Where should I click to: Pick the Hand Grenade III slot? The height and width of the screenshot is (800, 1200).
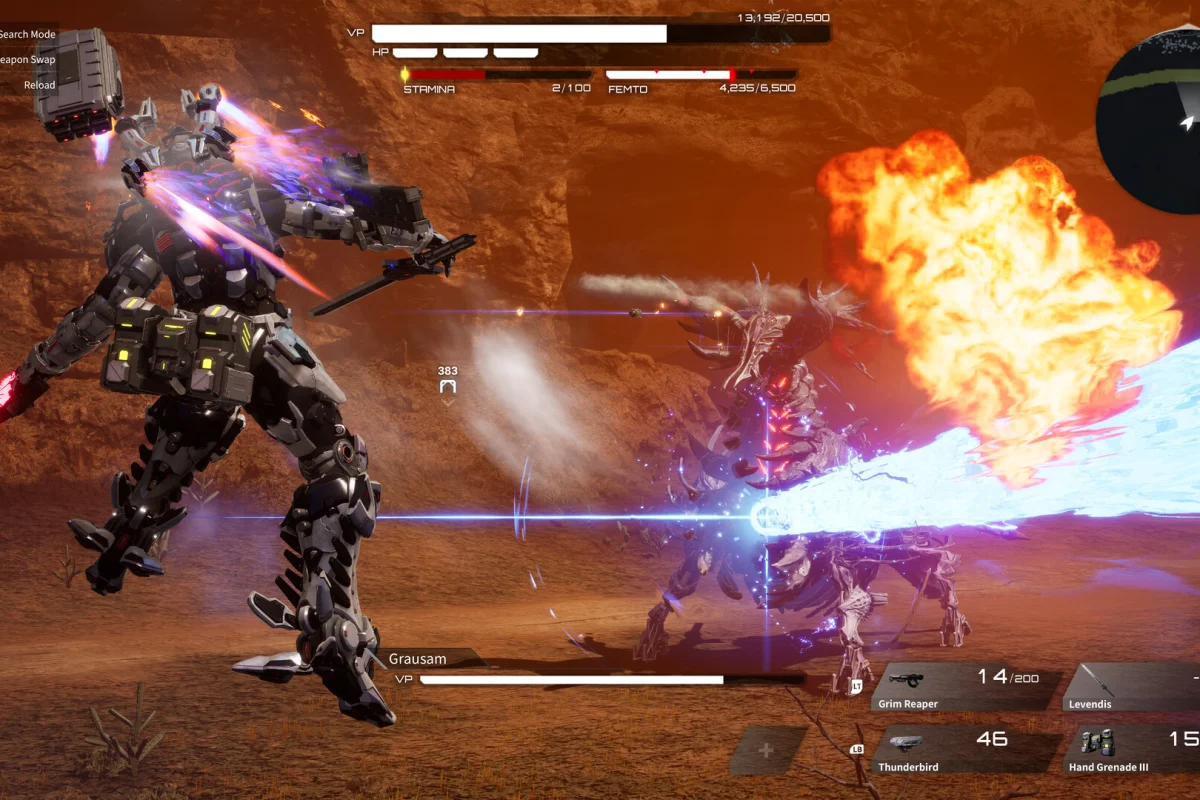1135,752
